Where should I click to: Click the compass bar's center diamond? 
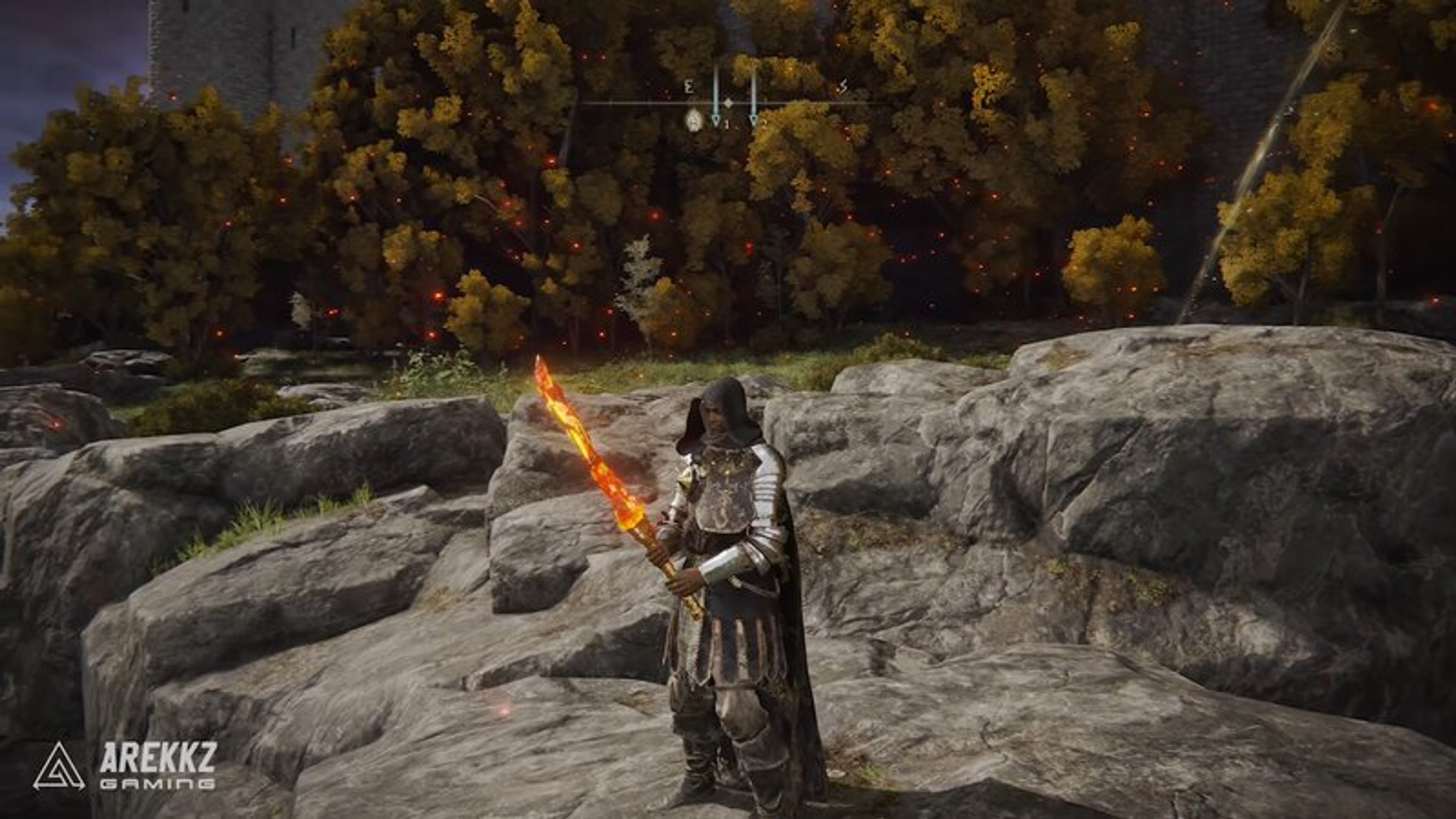tap(729, 104)
